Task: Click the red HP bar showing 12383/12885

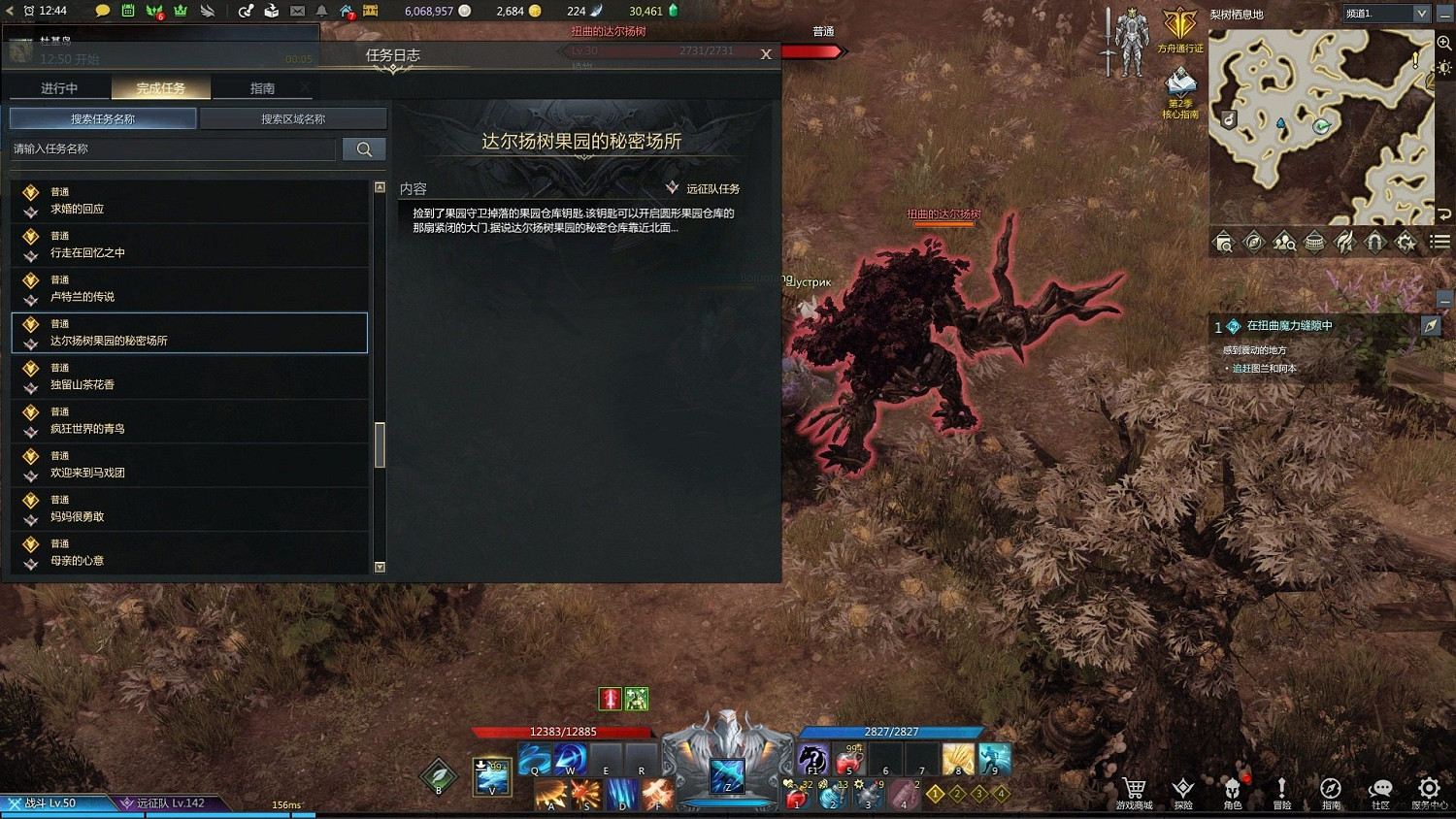Action: pos(561,730)
